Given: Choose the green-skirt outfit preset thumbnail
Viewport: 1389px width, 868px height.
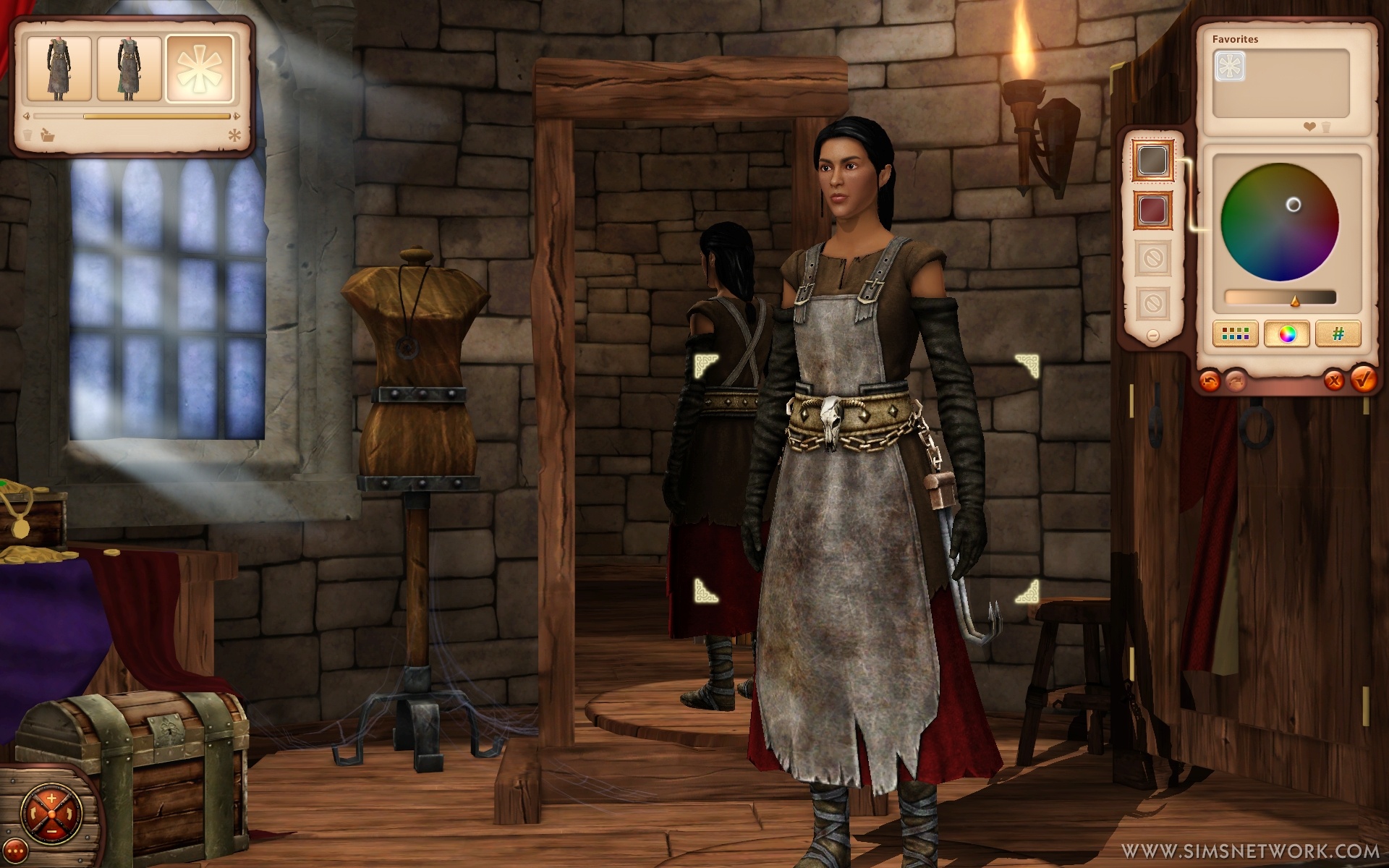Looking at the screenshot, I should tap(129, 69).
